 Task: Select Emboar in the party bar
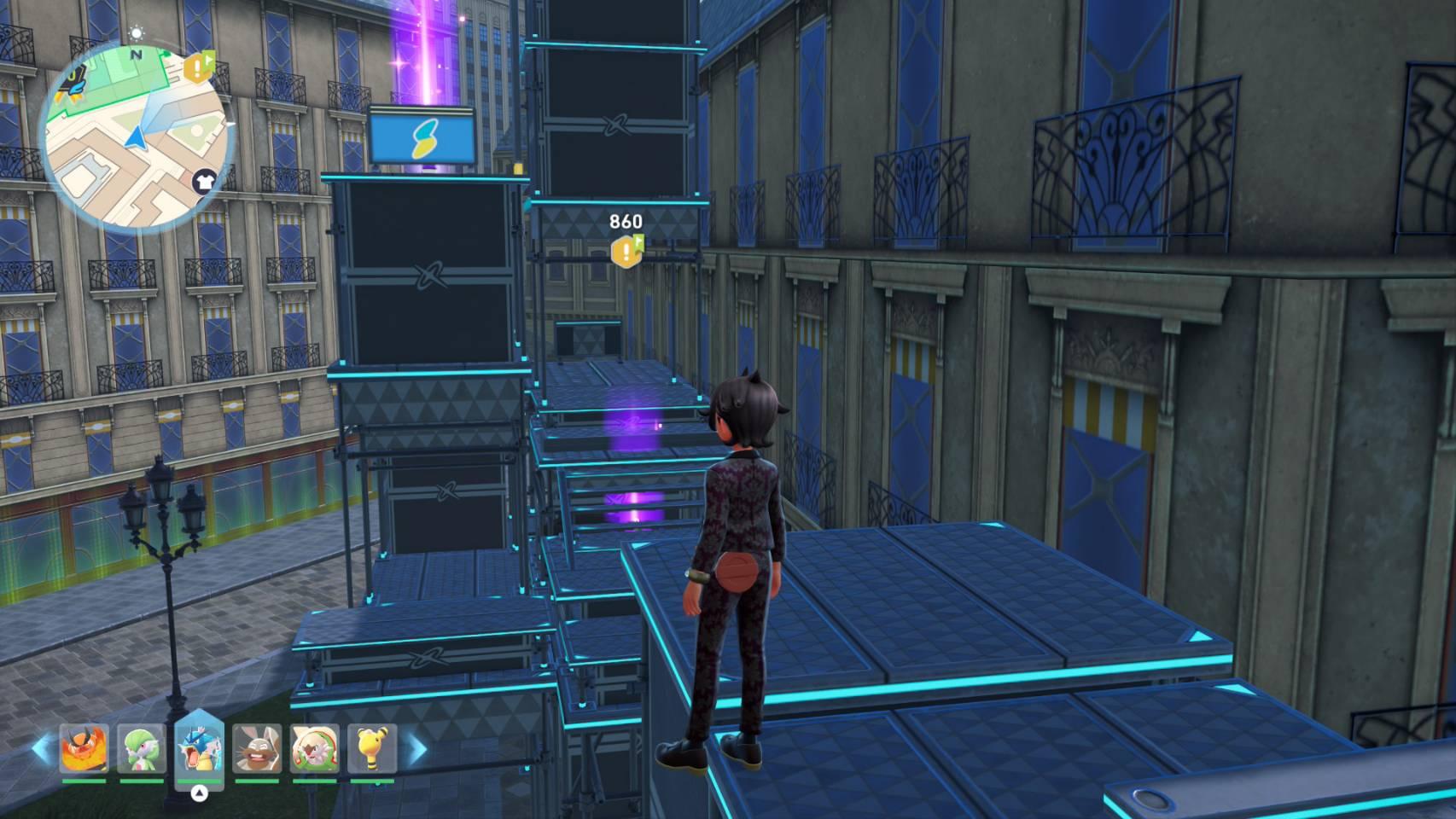coord(84,749)
